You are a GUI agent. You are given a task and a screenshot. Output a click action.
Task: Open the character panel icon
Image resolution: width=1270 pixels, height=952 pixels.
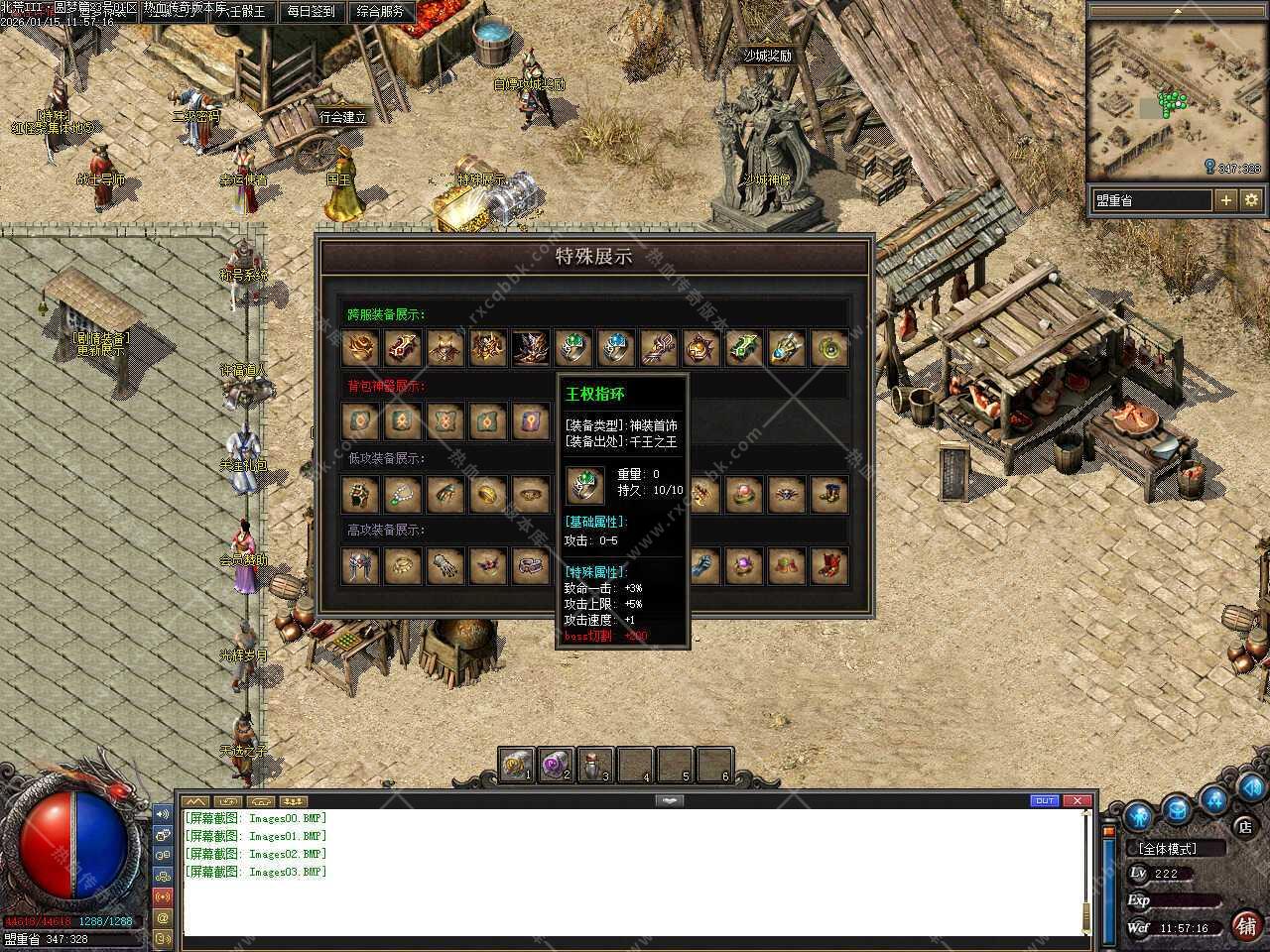pyautogui.click(x=1139, y=815)
